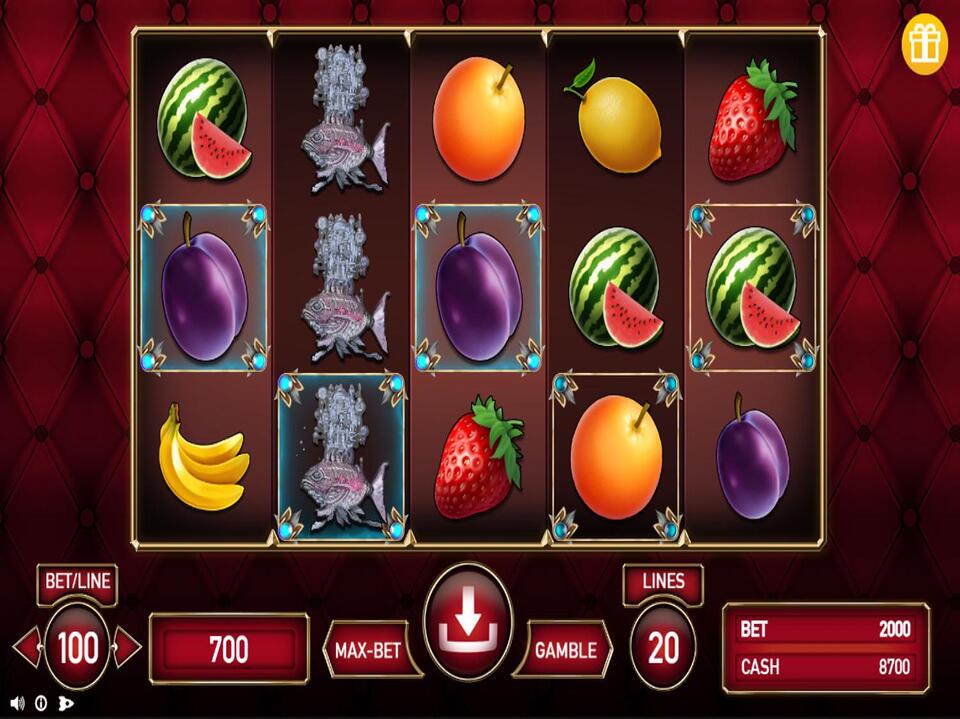Toggle sound with the speaker icon
This screenshot has height=719, width=960.
pyautogui.click(x=18, y=702)
